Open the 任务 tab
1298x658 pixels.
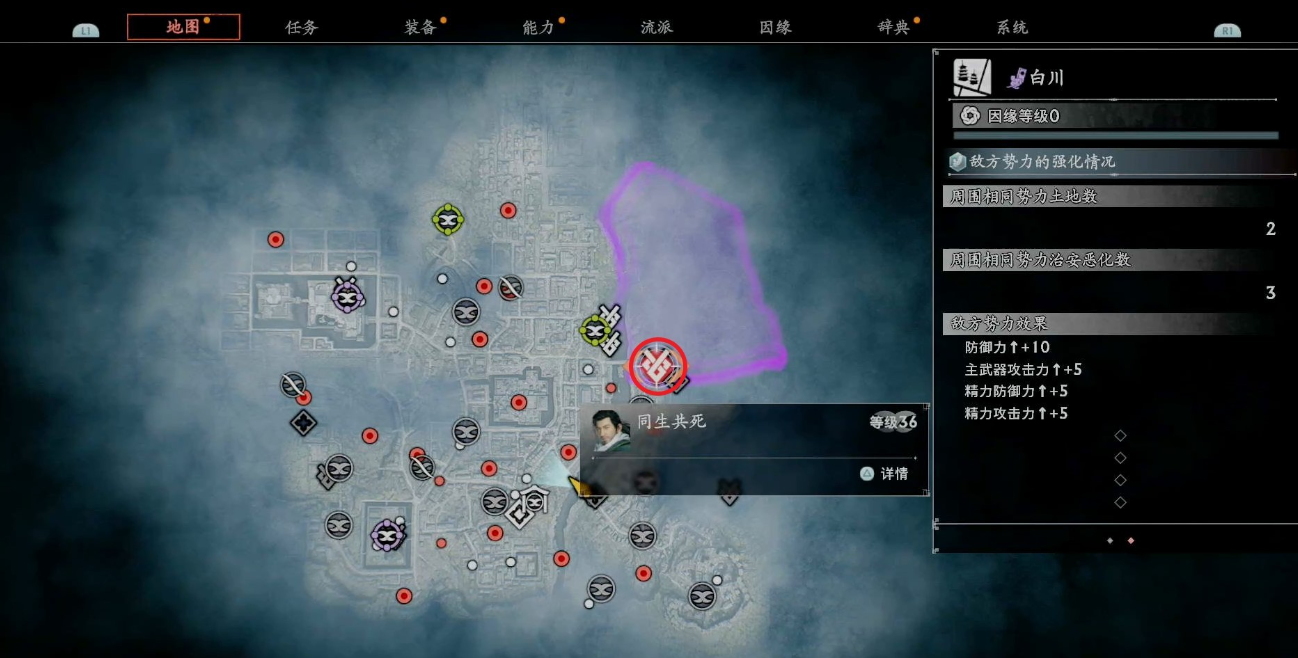point(301,27)
